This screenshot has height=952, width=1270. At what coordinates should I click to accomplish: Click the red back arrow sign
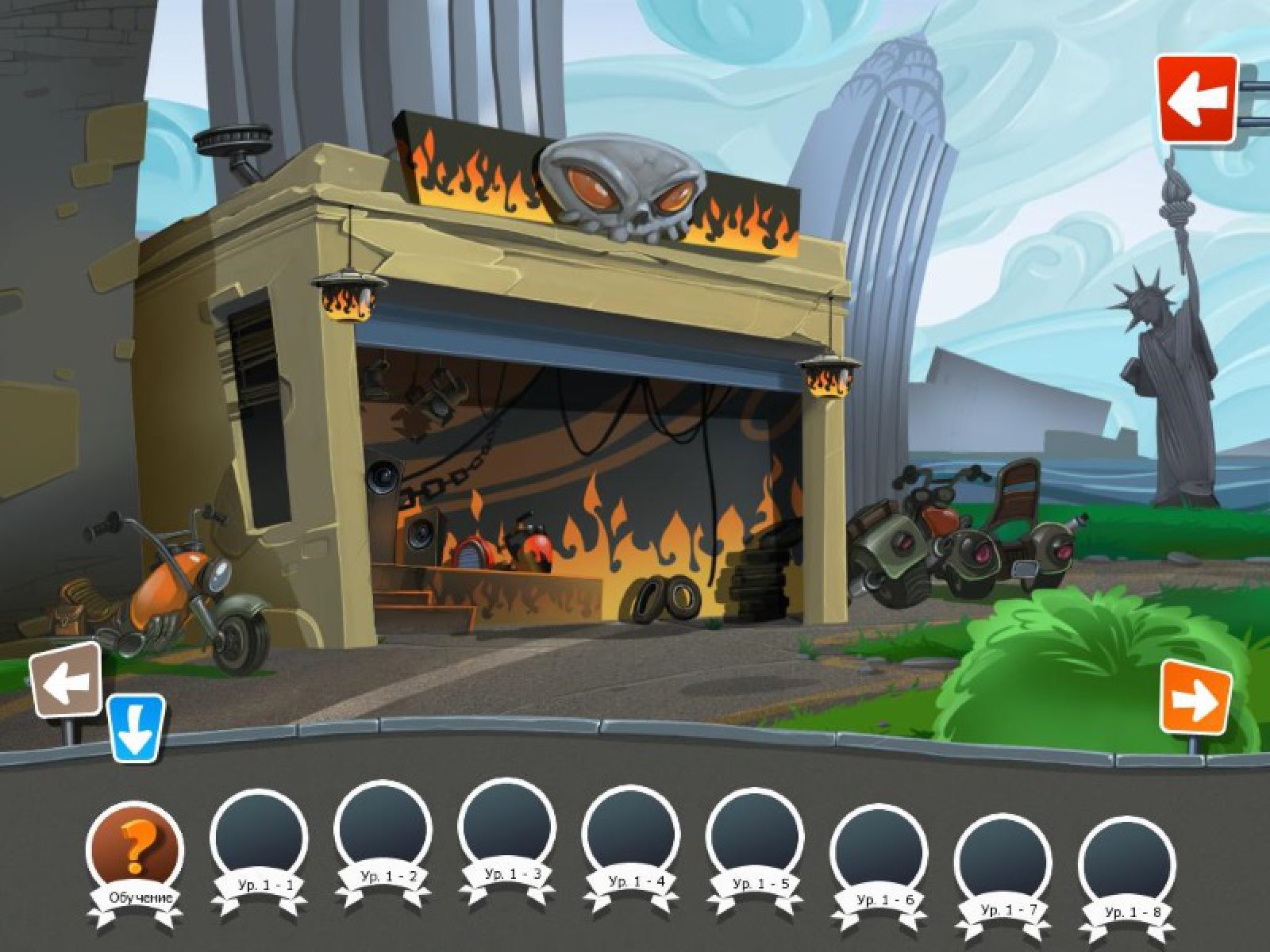tap(1196, 98)
